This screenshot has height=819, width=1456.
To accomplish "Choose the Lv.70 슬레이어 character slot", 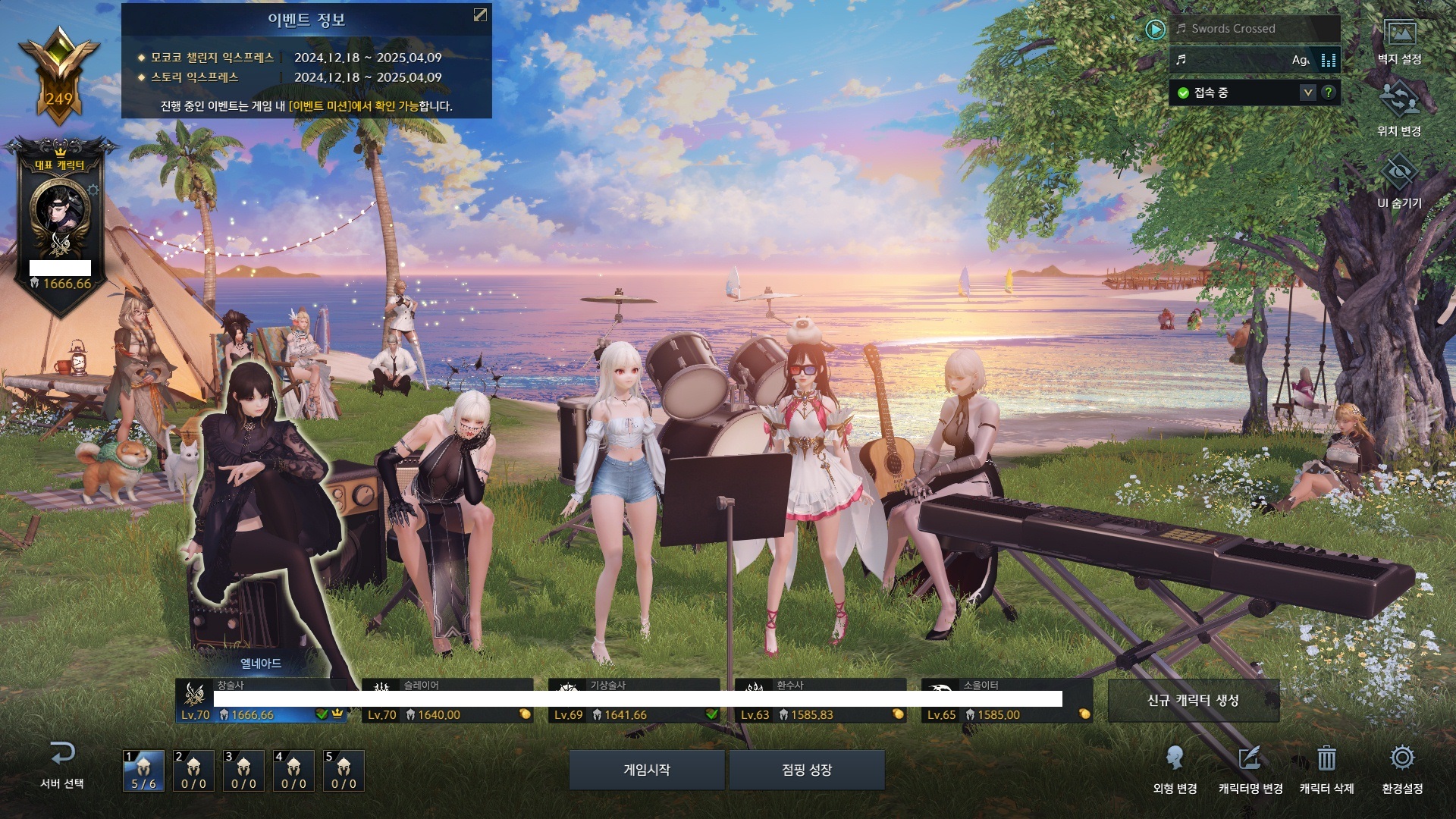I will pos(447,701).
